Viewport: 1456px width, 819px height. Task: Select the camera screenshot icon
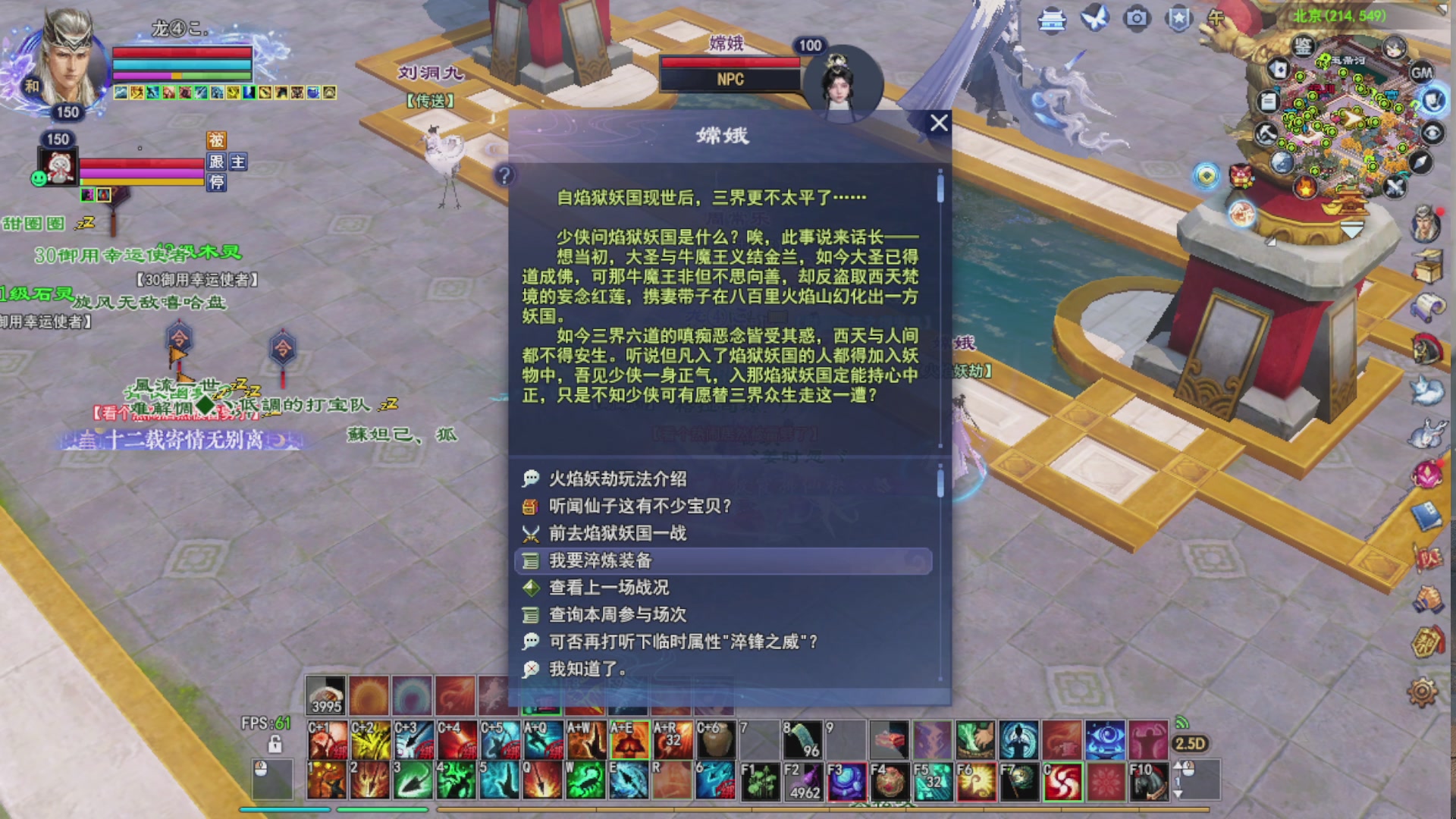point(1135,18)
